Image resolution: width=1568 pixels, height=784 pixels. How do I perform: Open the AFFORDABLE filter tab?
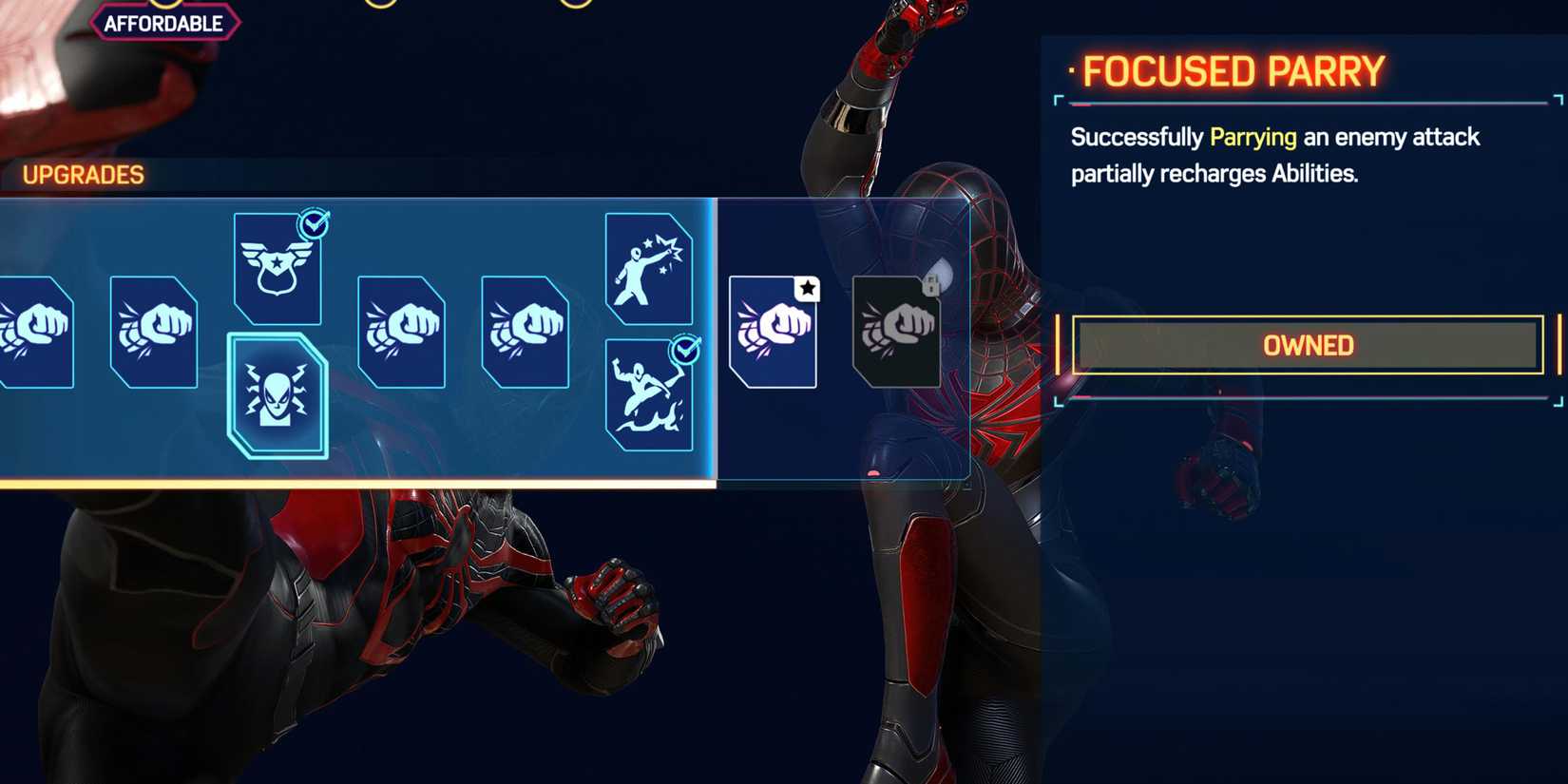(x=165, y=23)
